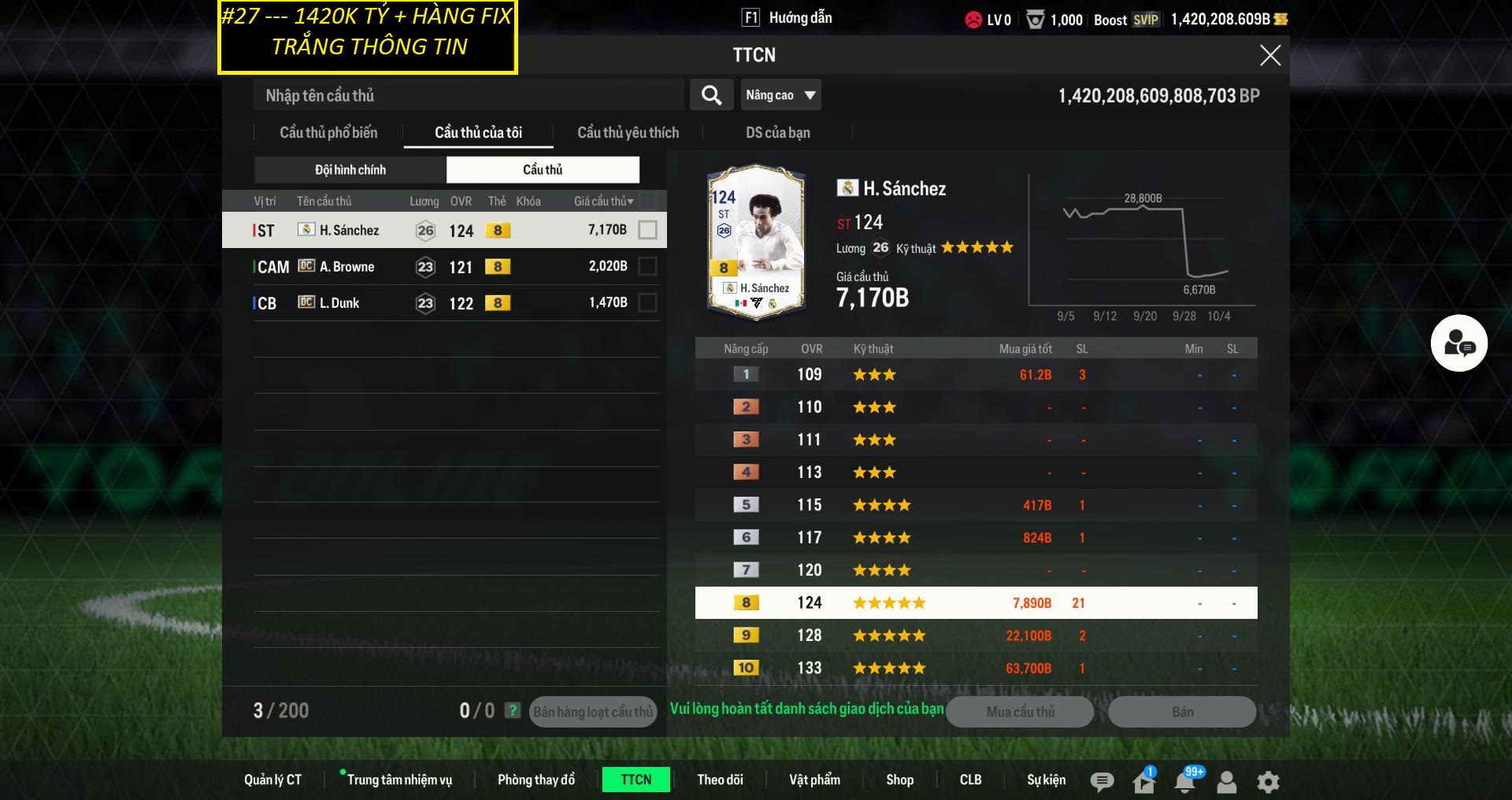Close the TTCN window
Screen dimensions: 1512x800
[x=1269, y=55]
